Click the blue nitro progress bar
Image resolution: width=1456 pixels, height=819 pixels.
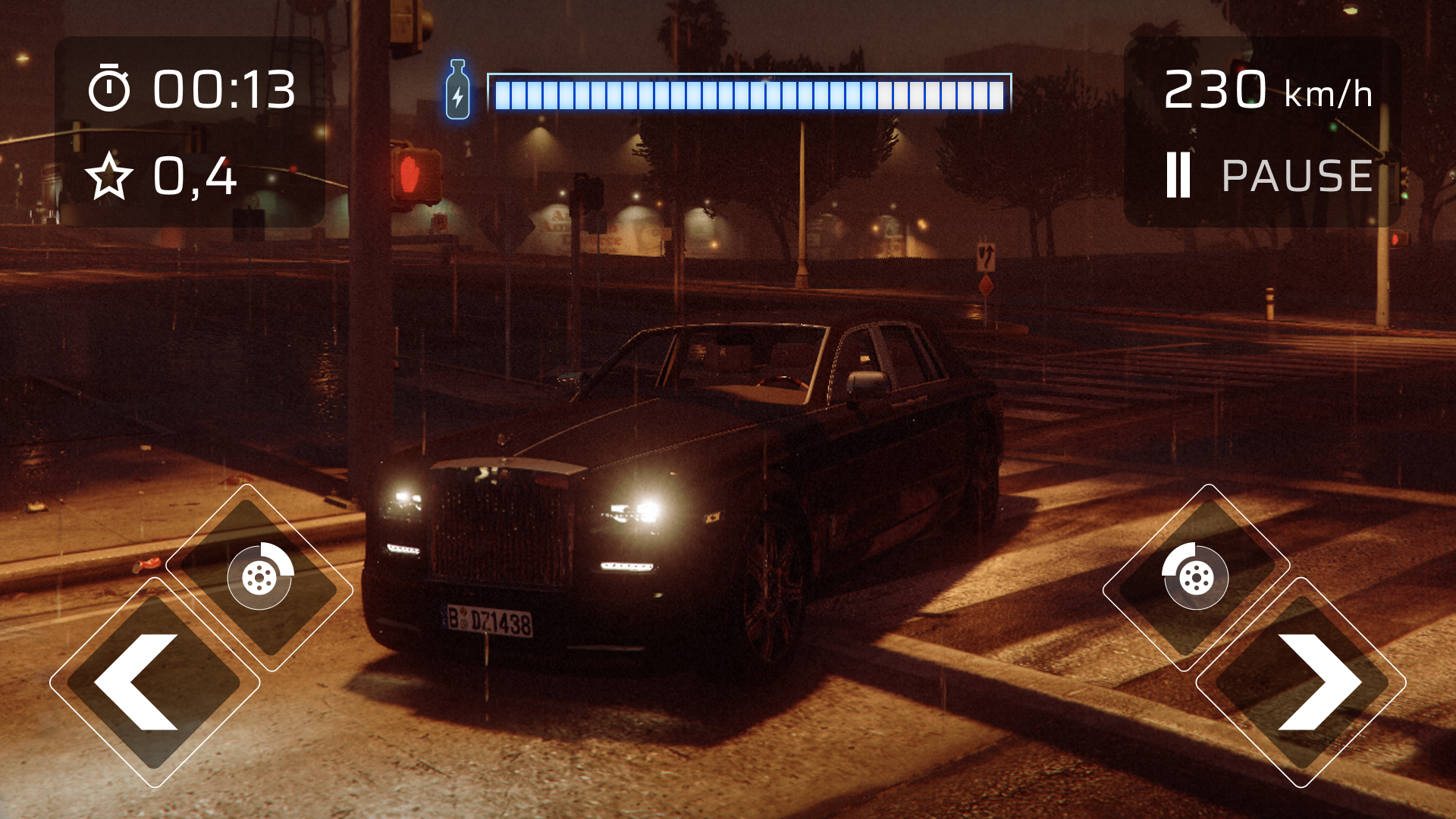(x=749, y=91)
